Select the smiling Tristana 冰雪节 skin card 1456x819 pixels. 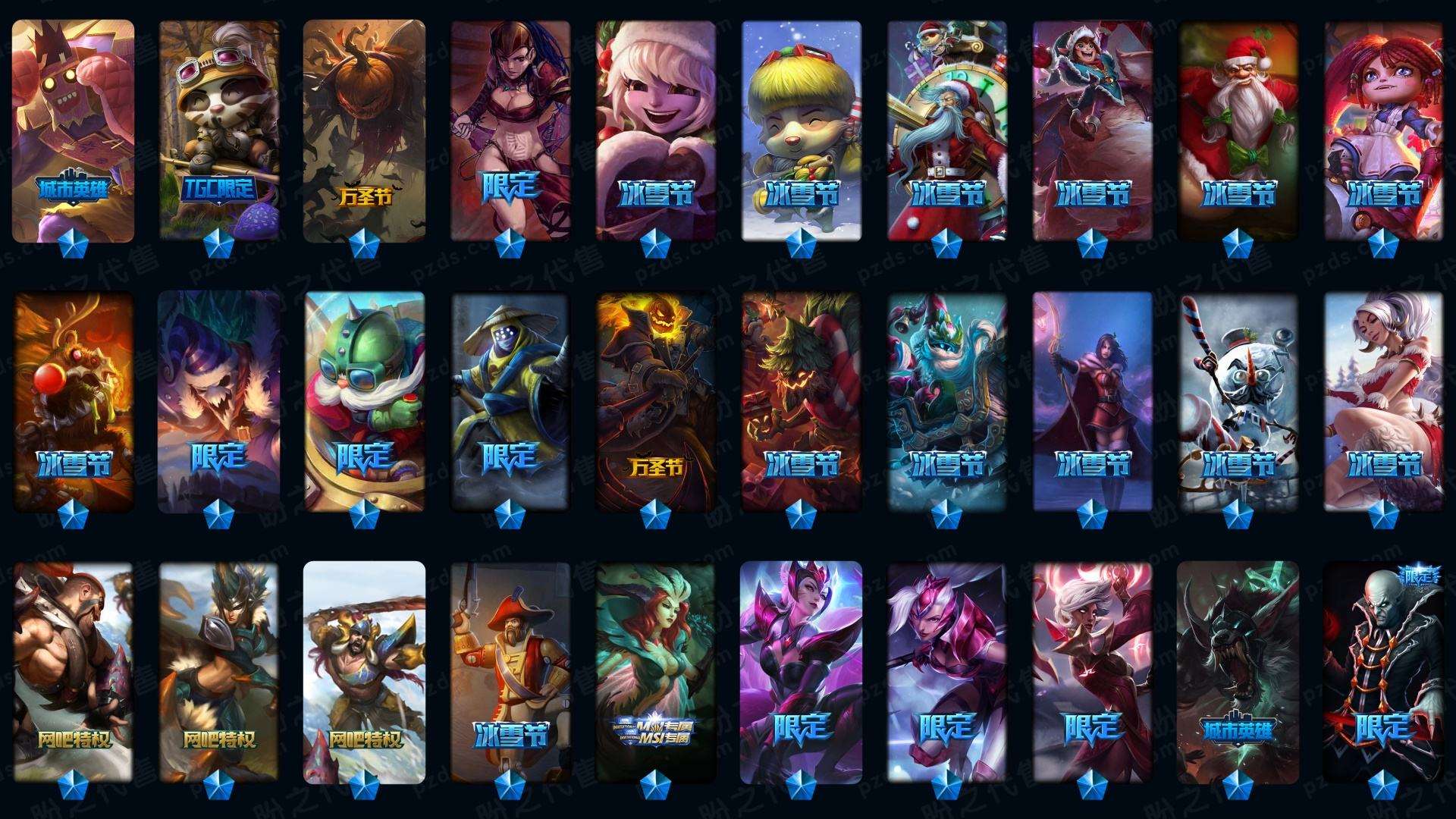pos(656,129)
